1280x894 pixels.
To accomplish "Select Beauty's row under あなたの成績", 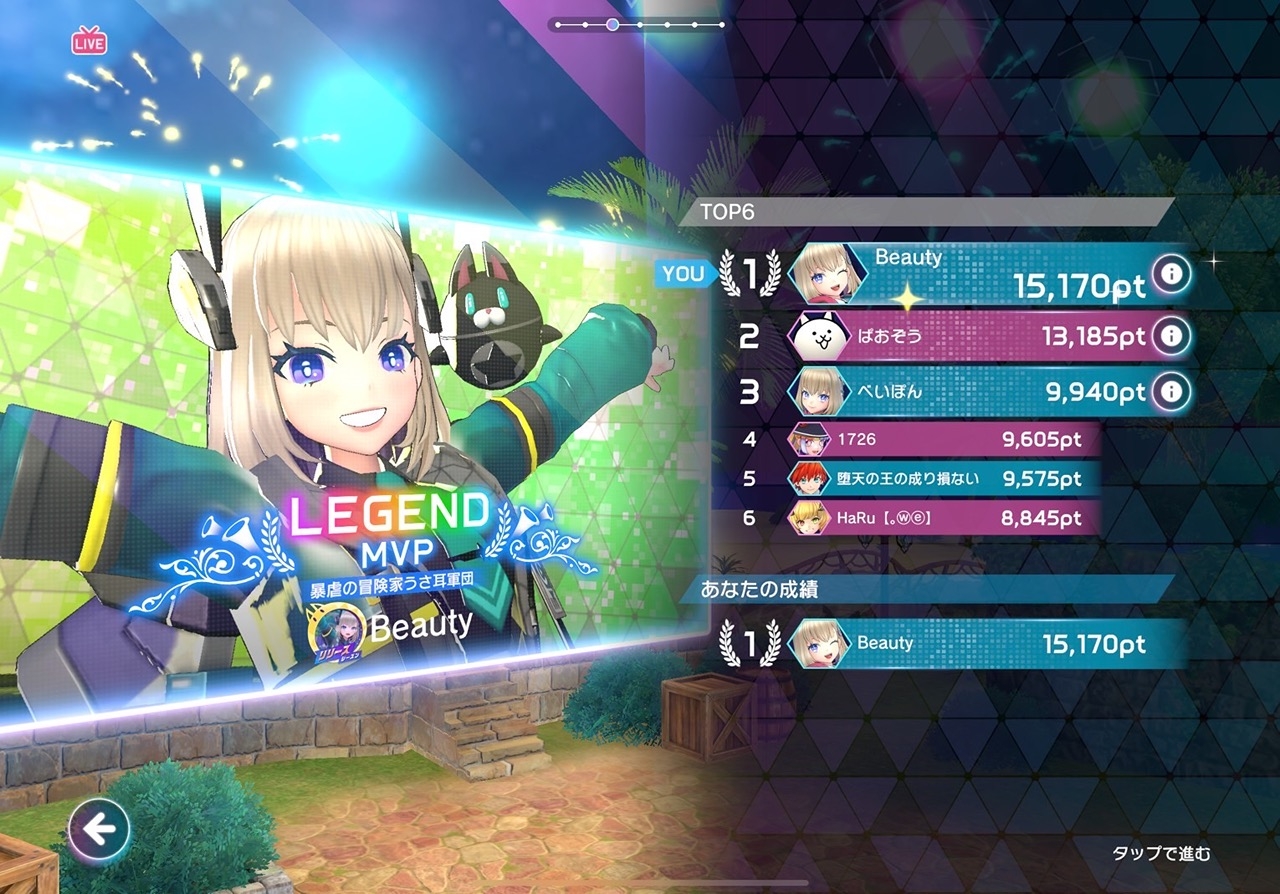I will (x=985, y=643).
